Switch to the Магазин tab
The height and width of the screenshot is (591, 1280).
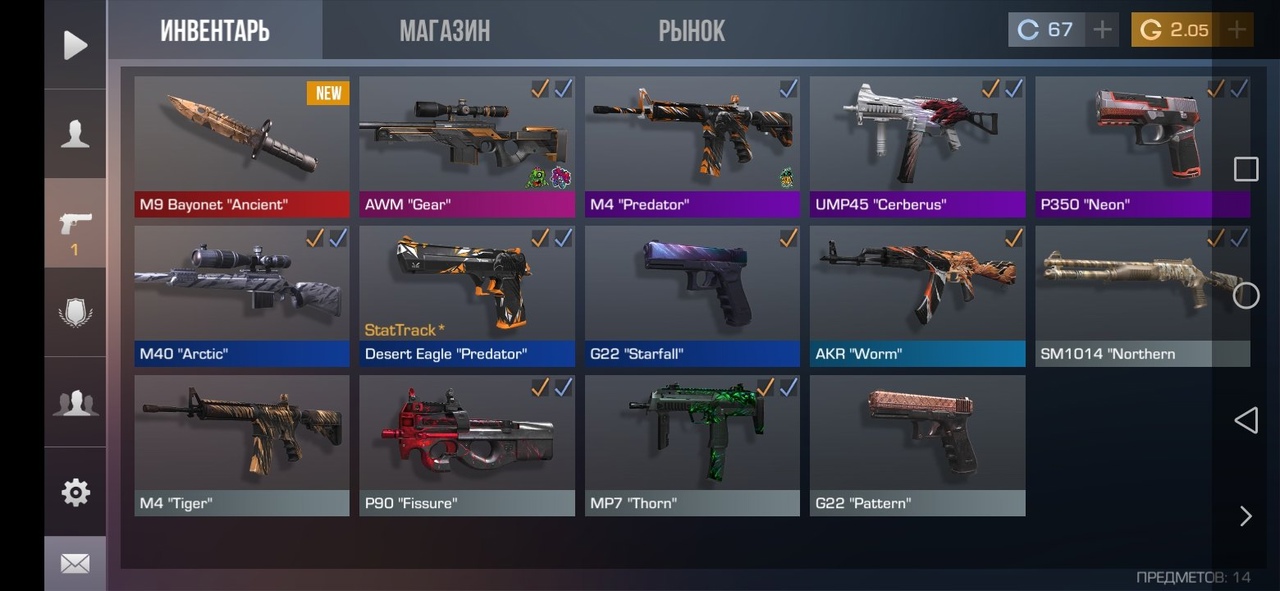[x=444, y=31]
